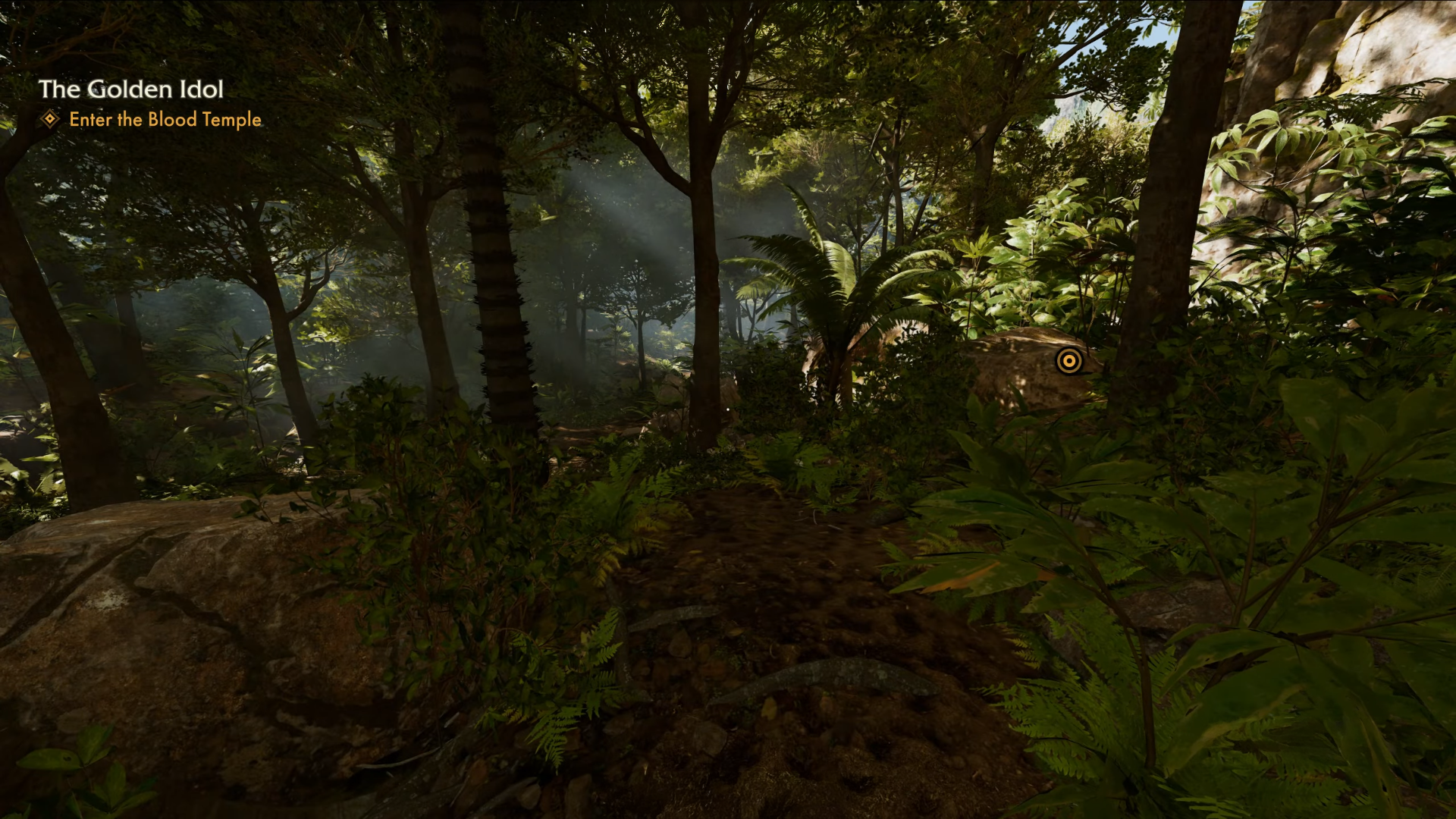Click the small white aiming reticle near center

pyautogui.click(x=728, y=409)
